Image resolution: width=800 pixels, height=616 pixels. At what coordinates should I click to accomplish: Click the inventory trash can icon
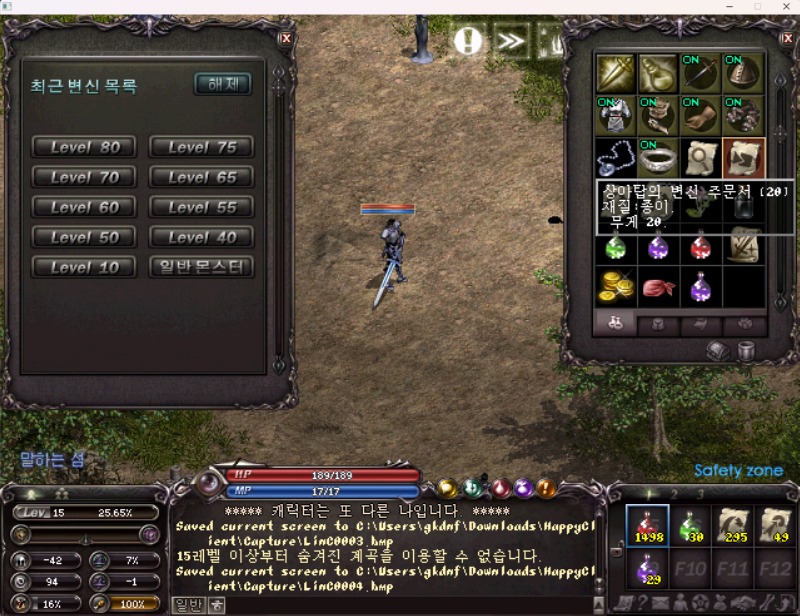point(746,350)
